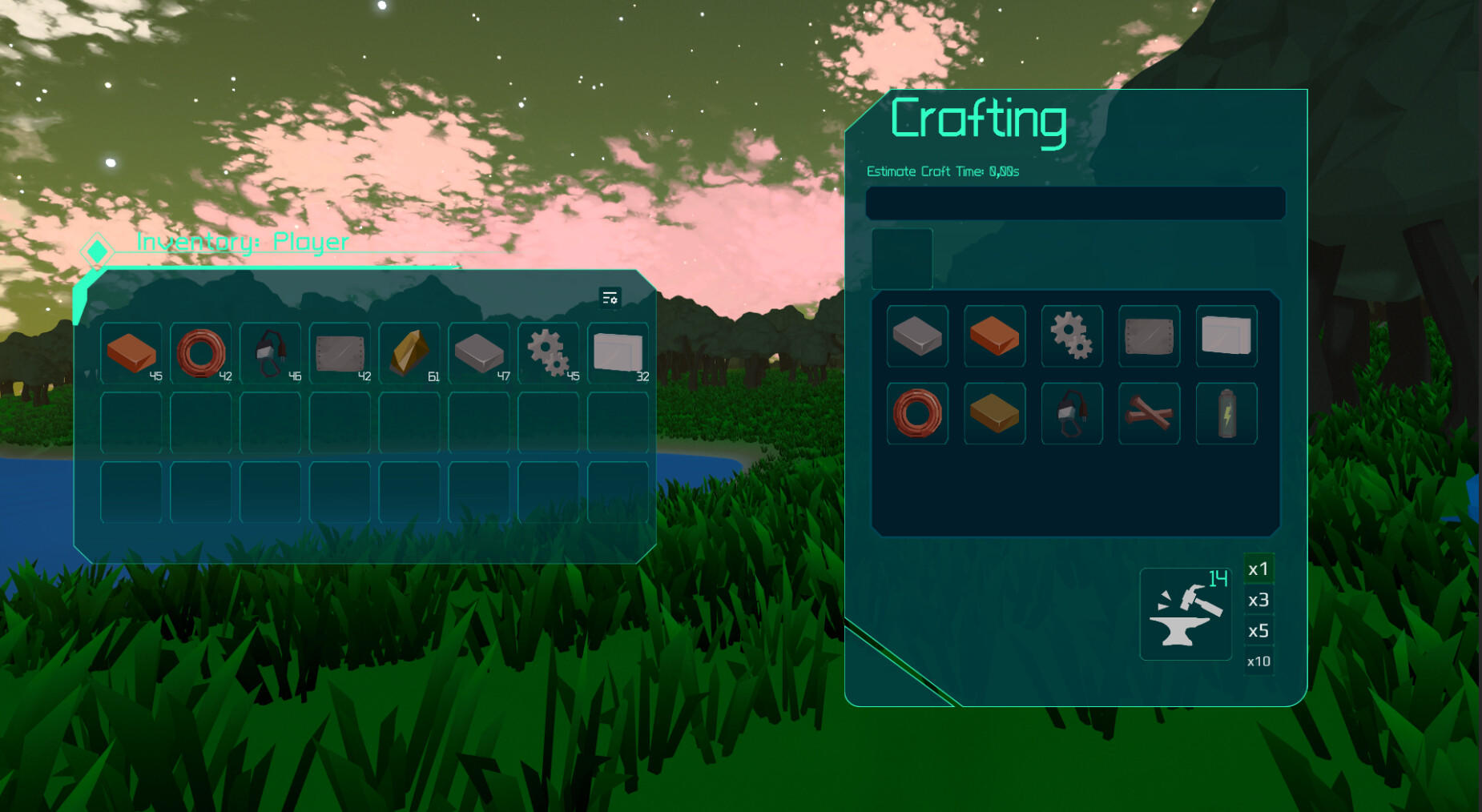Select the copper ingot crafting recipe
Screen dimensions: 1482x812
pyautogui.click(x=994, y=336)
